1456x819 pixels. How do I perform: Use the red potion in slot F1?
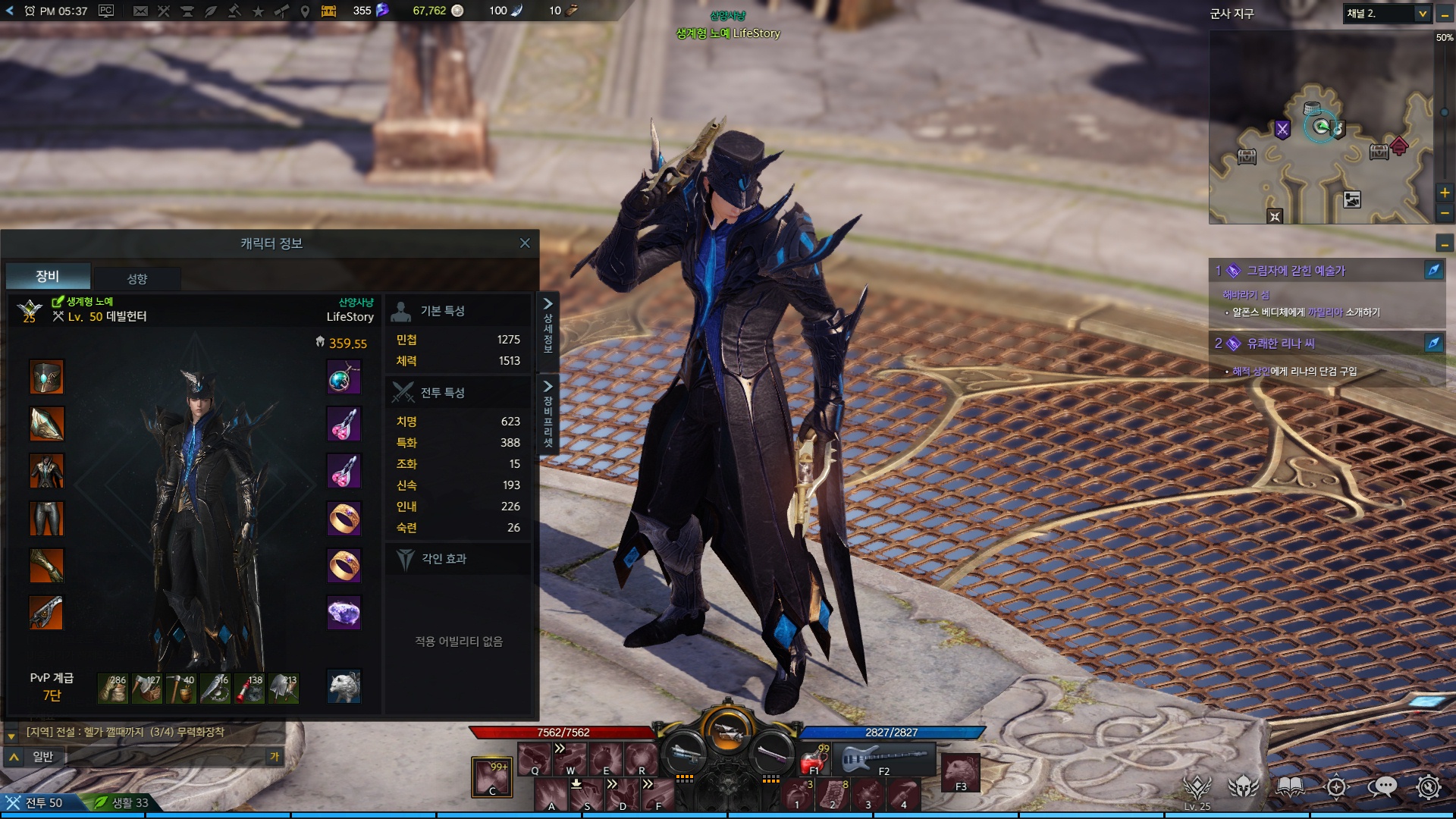814,759
